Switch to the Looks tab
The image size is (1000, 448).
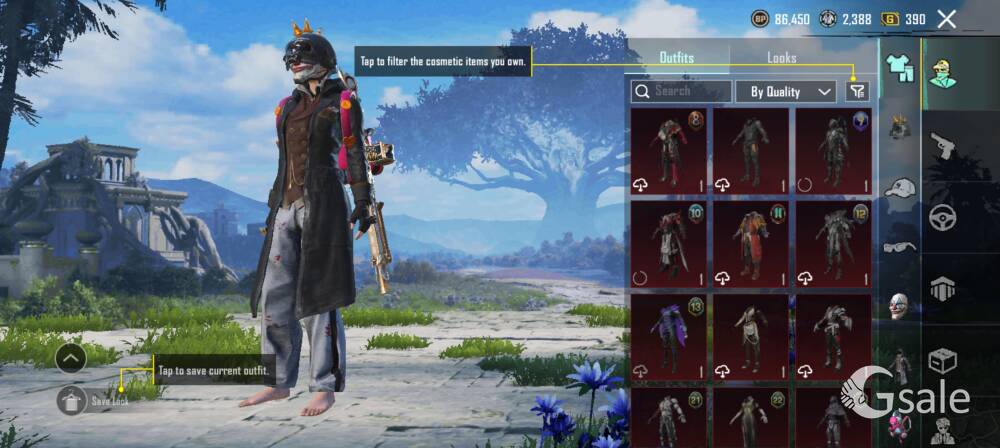(782, 58)
